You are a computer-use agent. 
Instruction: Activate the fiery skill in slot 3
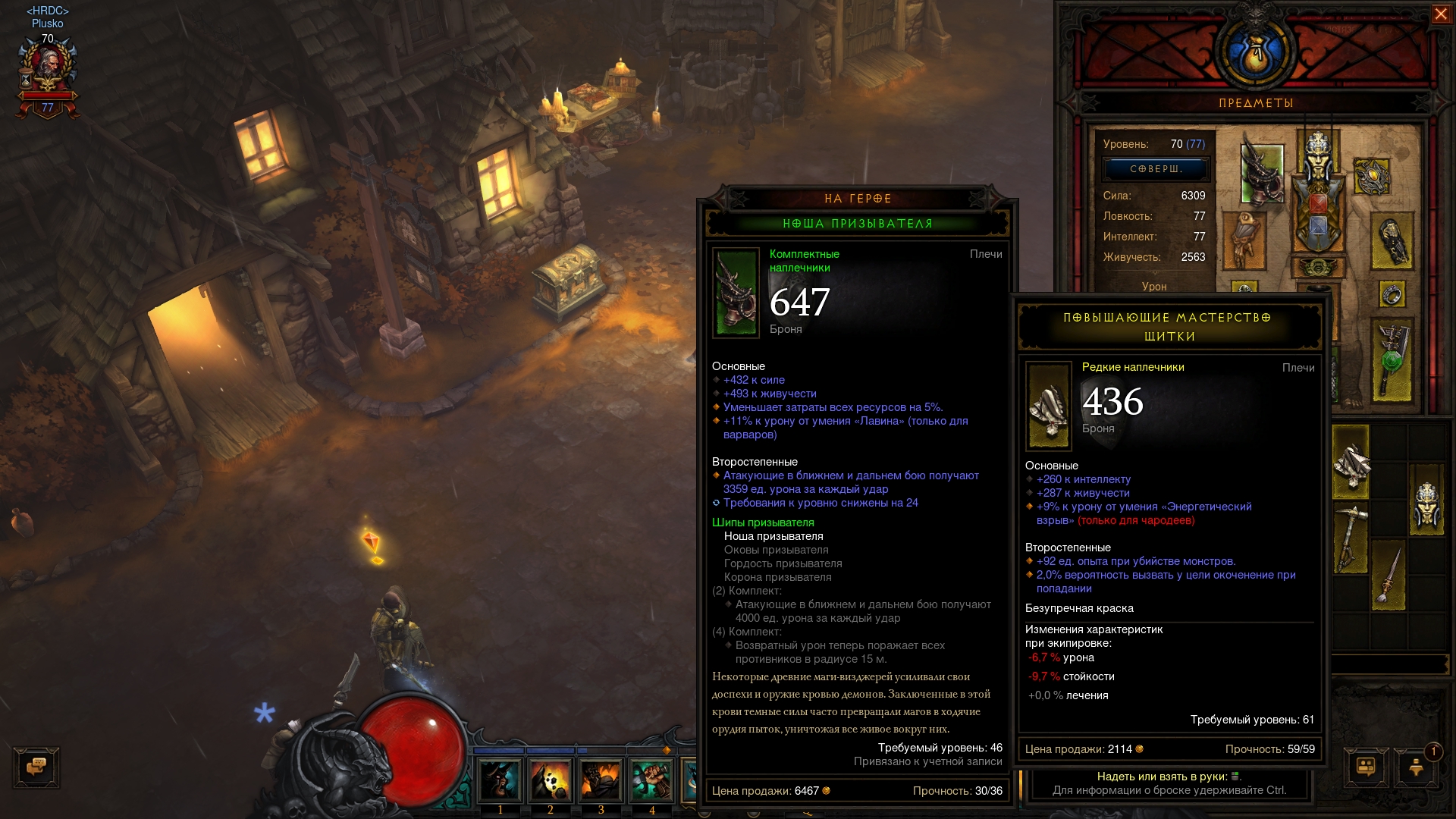pyautogui.click(x=601, y=780)
